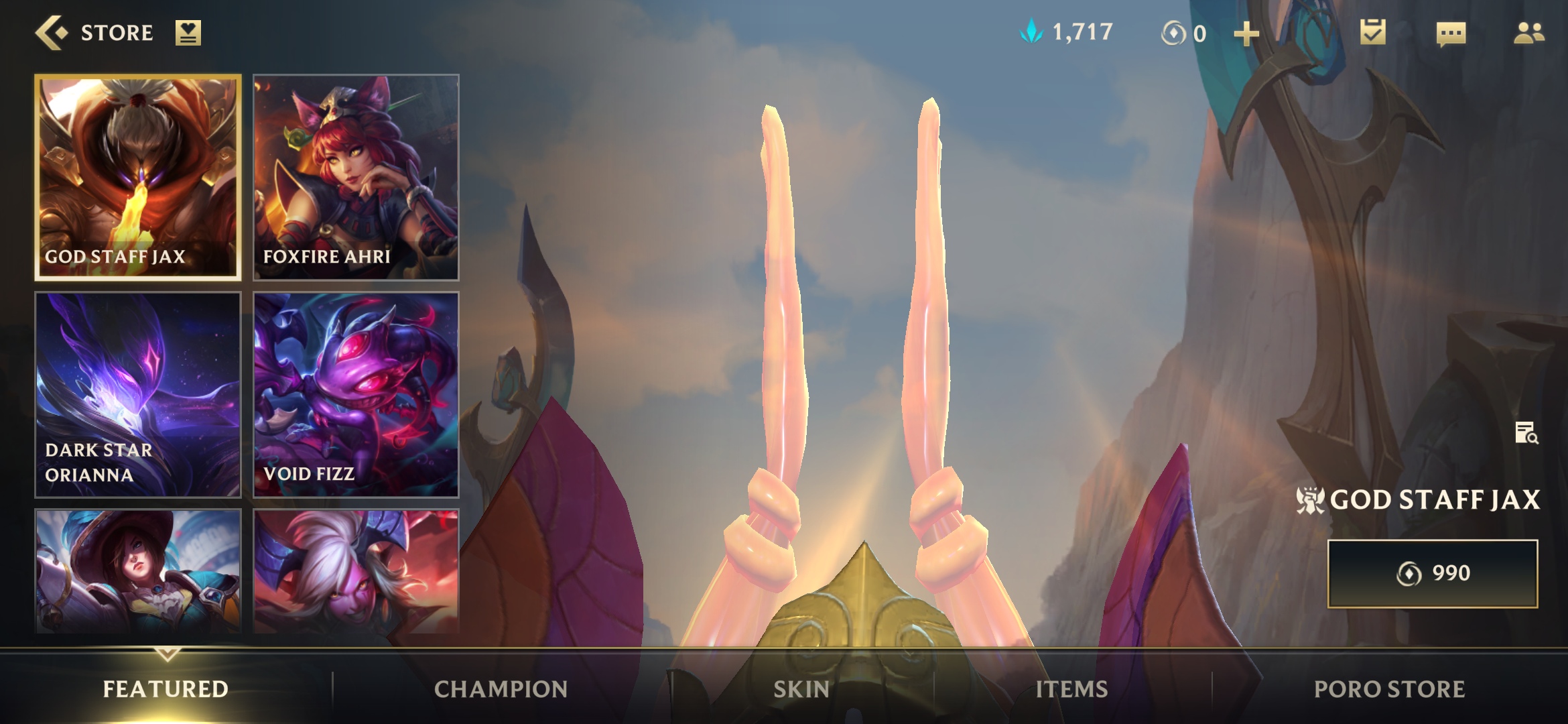Select the Void Fizz skin tile
The width and height of the screenshot is (1568, 724).
(x=356, y=395)
